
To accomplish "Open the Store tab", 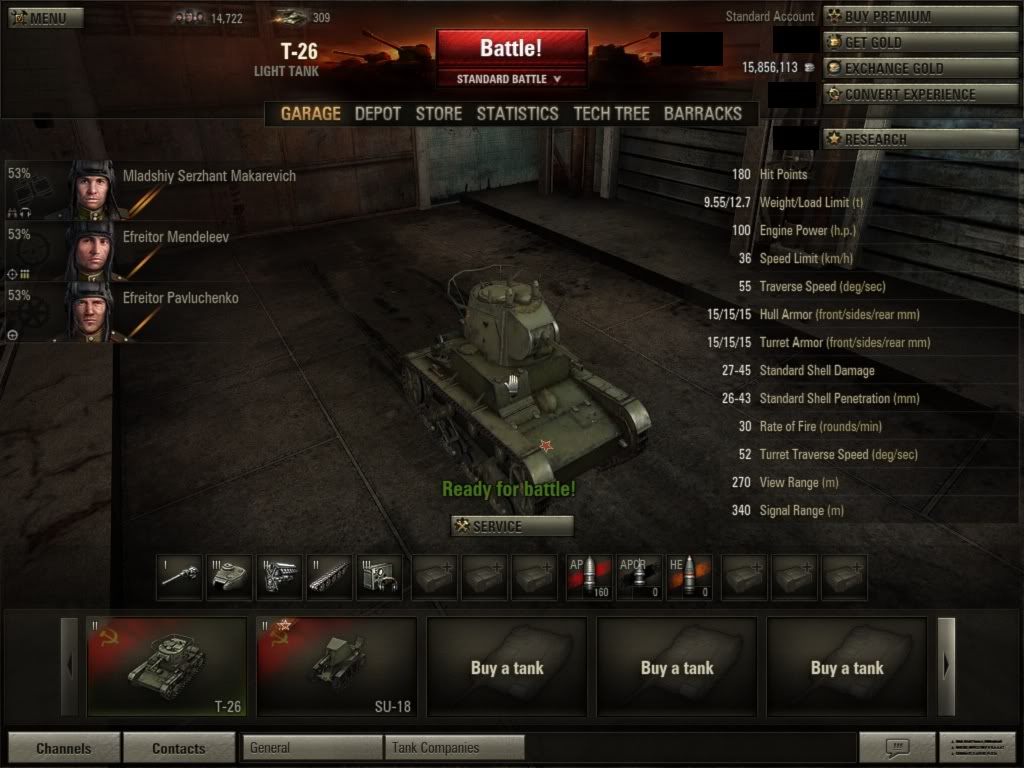I will (439, 114).
